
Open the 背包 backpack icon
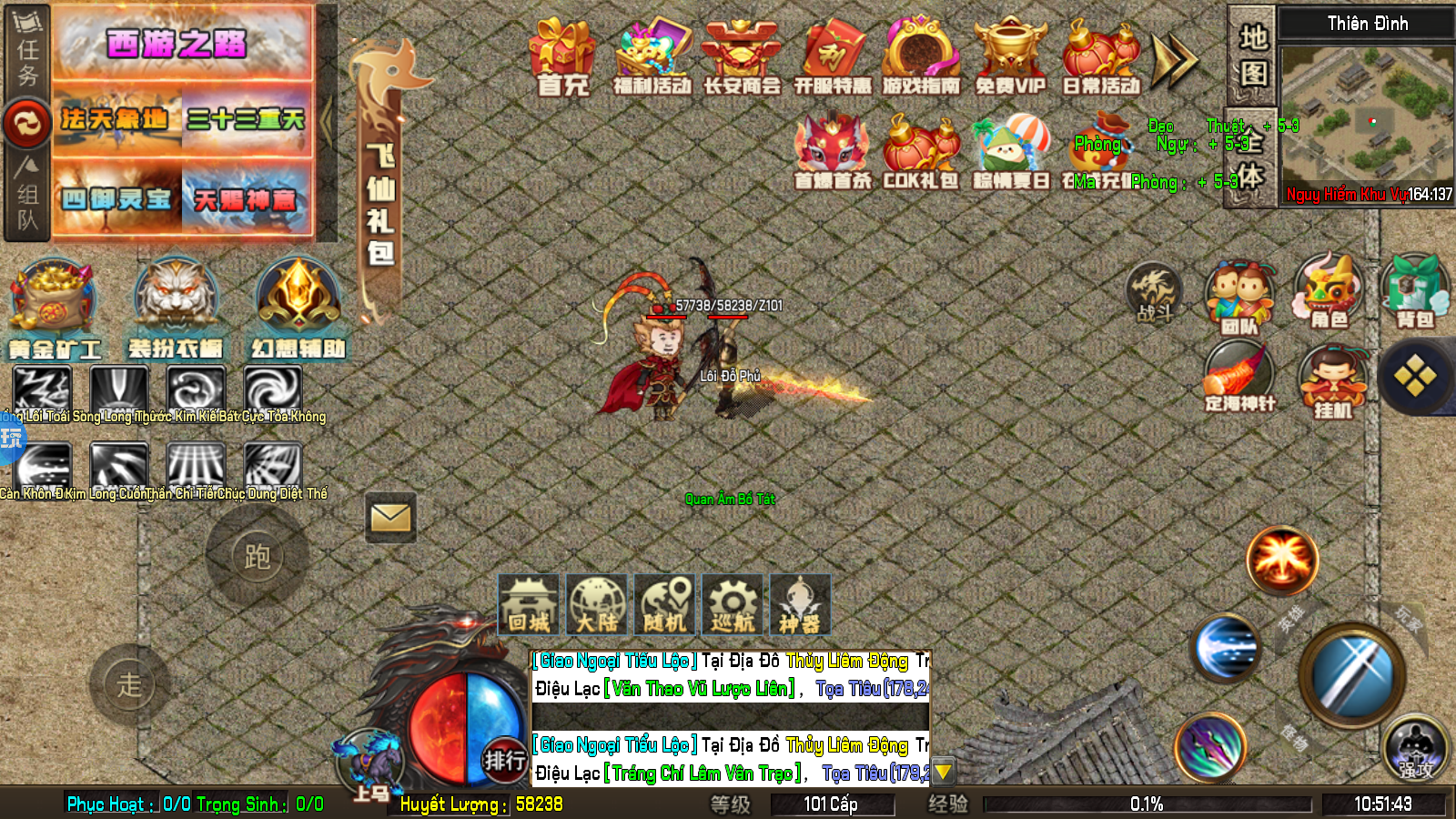coord(1415,291)
